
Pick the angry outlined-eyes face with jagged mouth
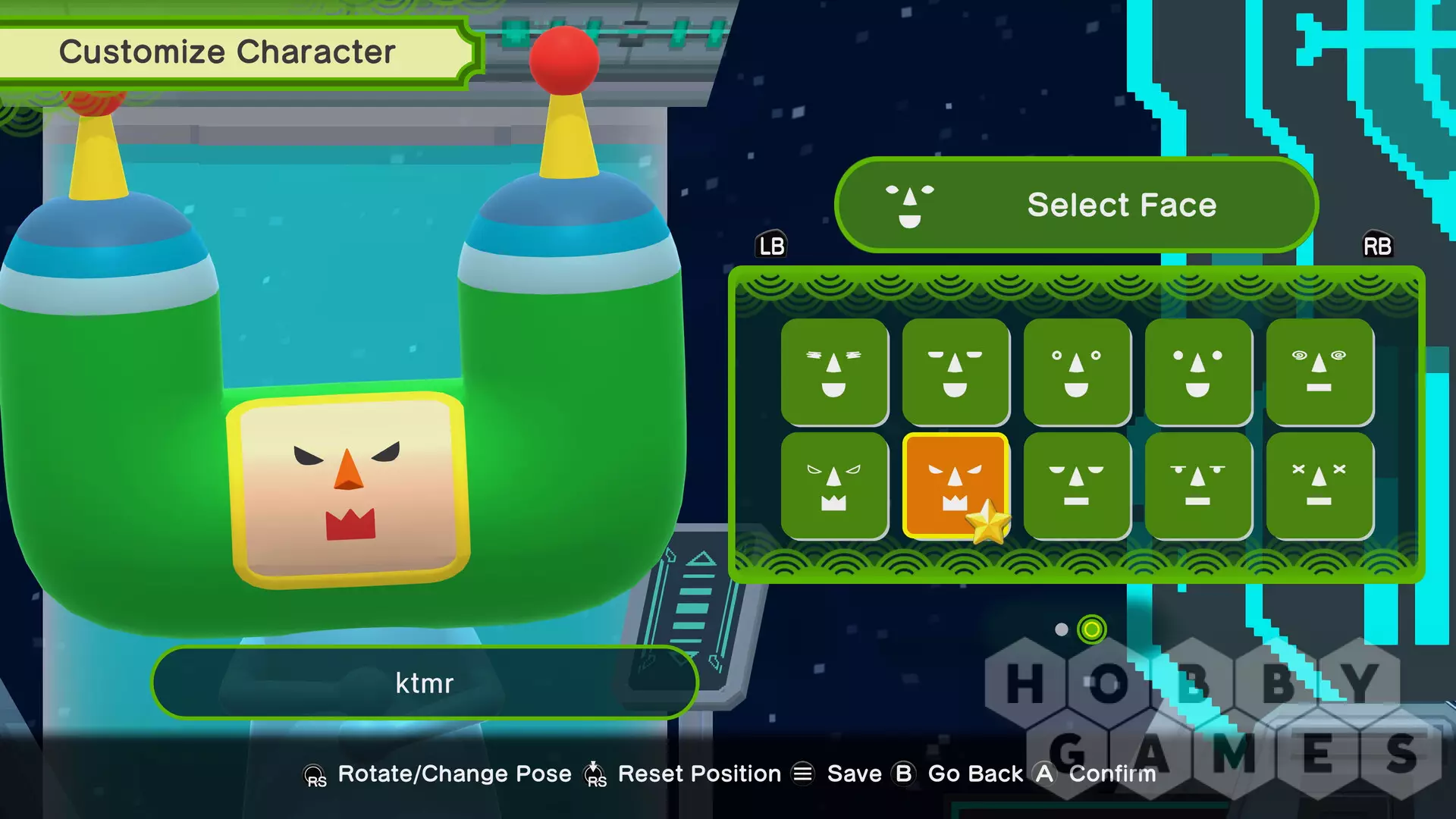(834, 485)
